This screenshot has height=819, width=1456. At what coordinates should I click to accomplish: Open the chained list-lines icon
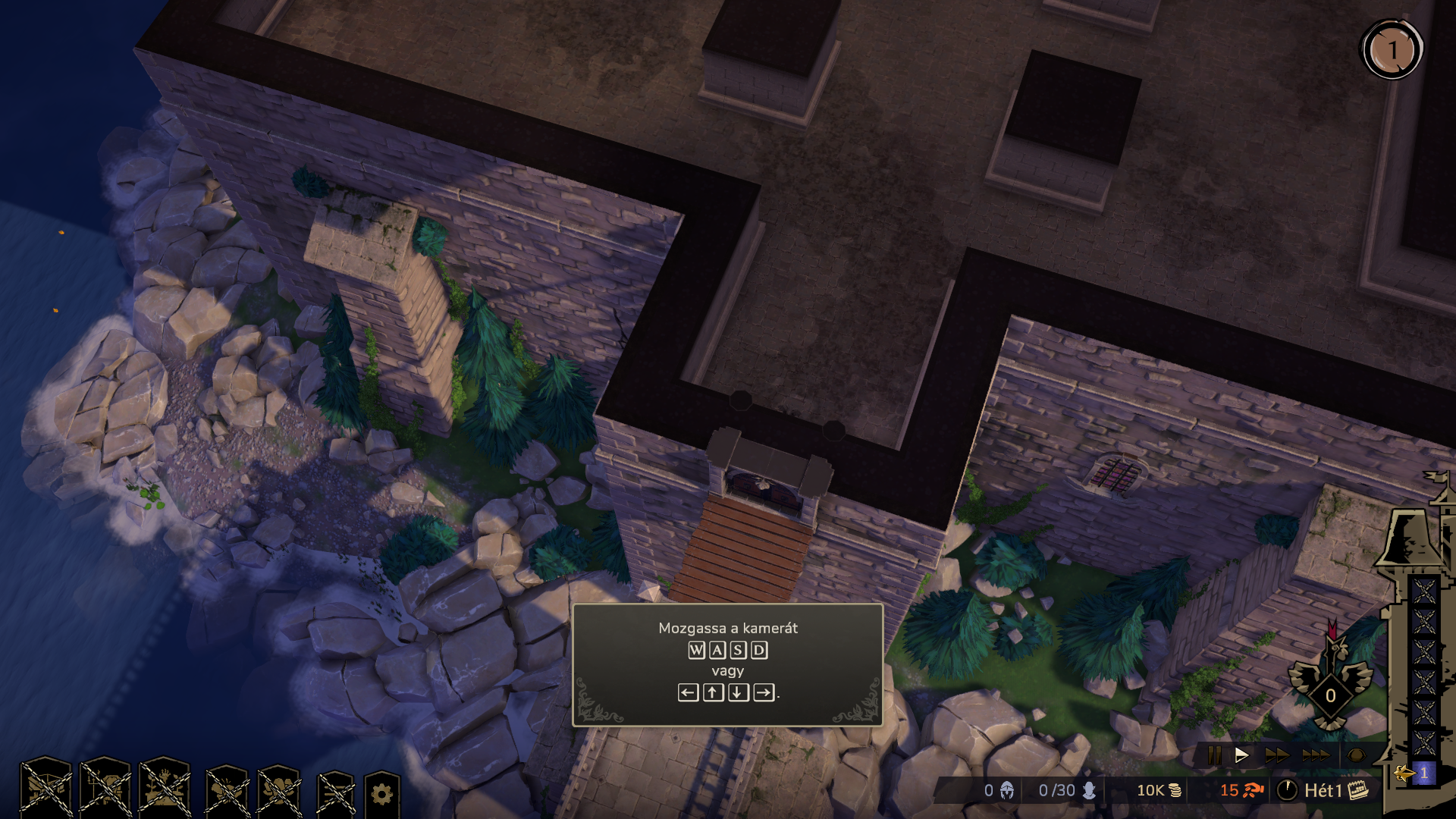point(335,793)
